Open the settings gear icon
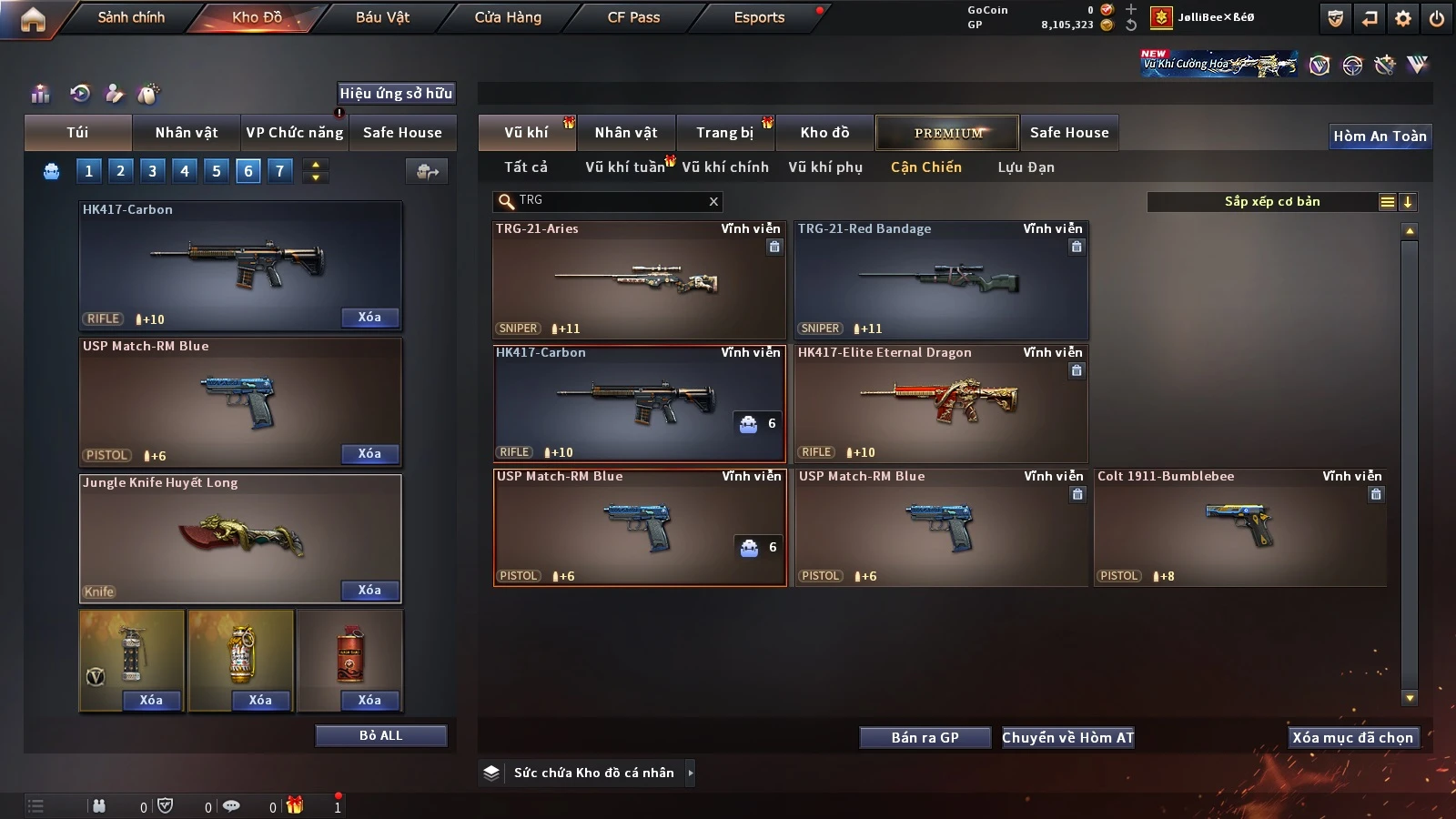 (1403, 18)
